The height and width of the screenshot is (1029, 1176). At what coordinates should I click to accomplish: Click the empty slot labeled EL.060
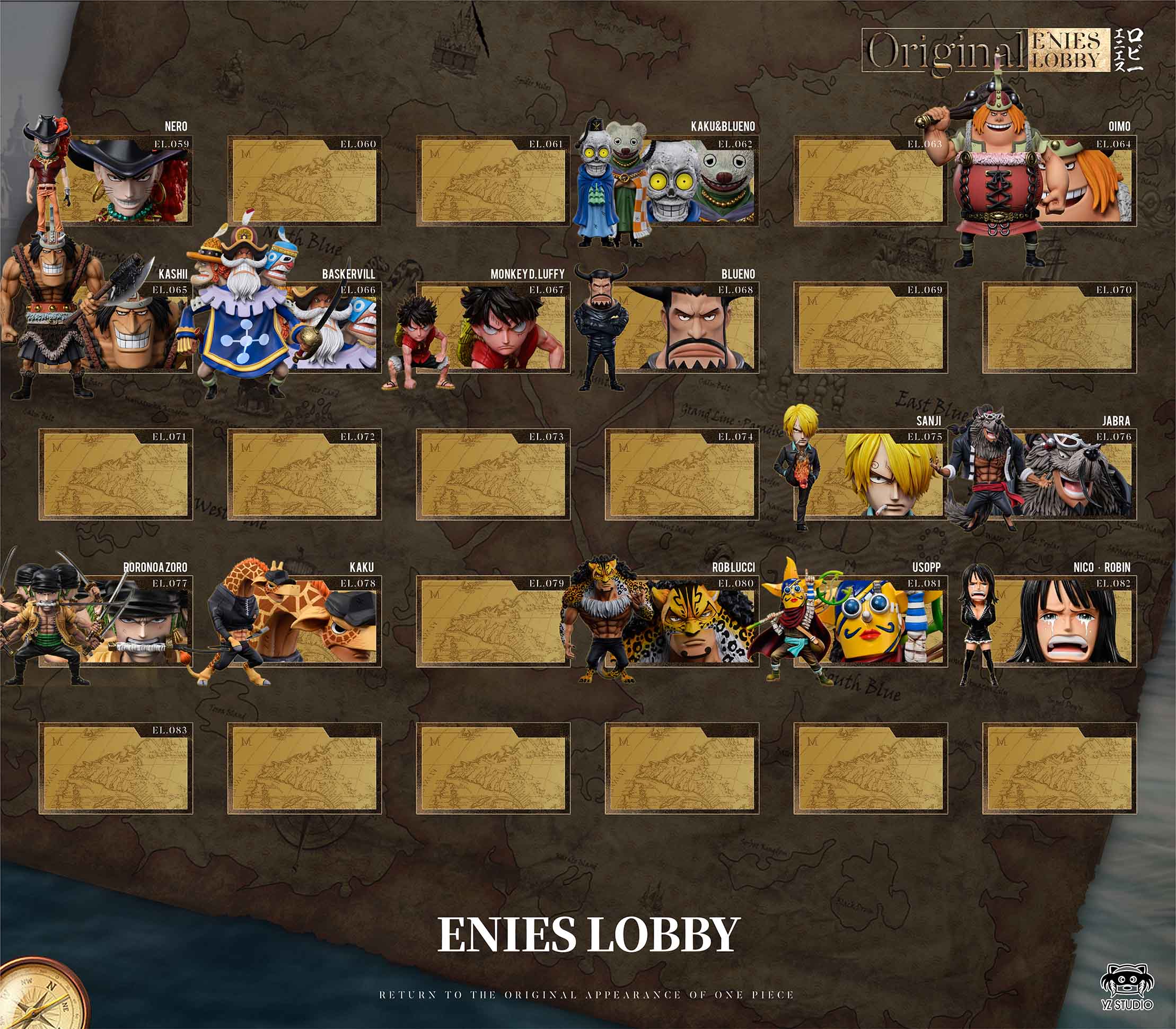tap(304, 181)
